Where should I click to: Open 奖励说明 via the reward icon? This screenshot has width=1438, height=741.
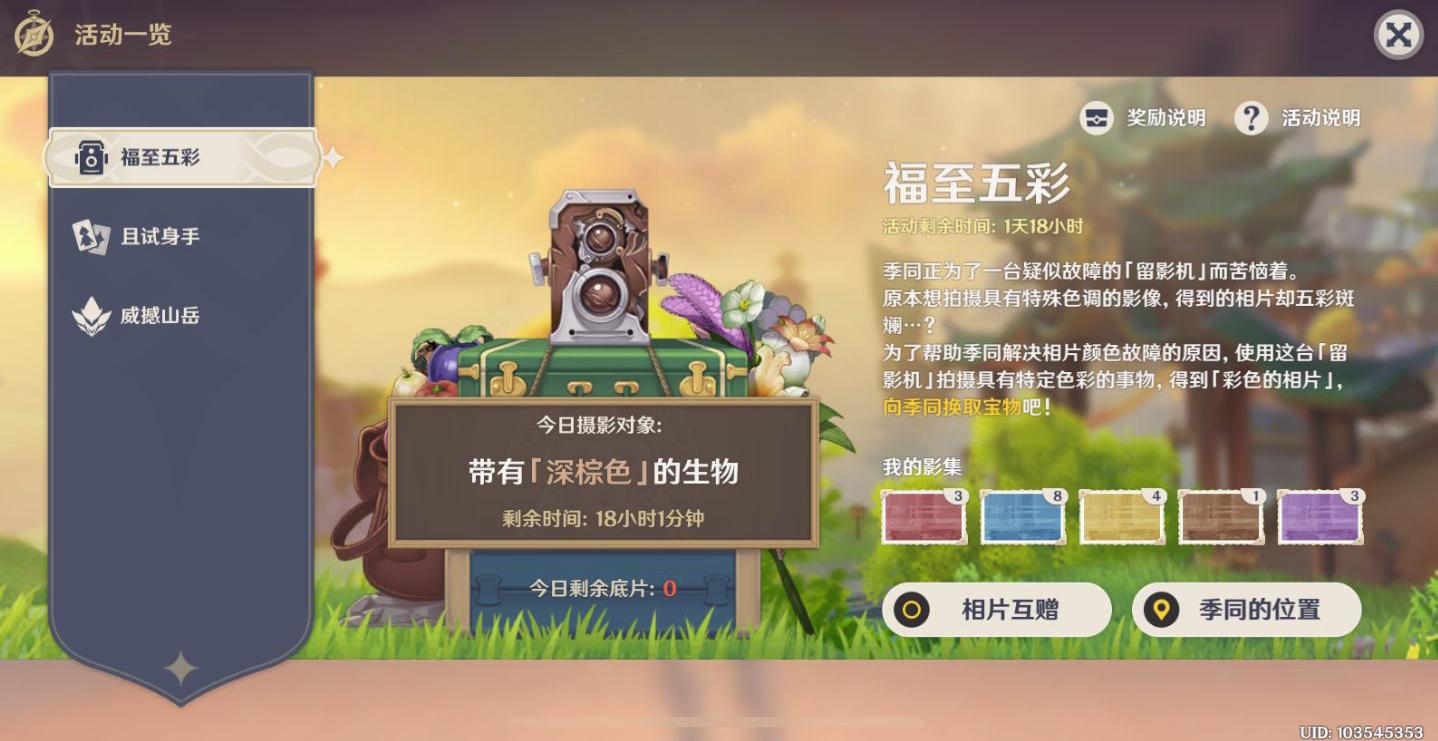[1097, 118]
